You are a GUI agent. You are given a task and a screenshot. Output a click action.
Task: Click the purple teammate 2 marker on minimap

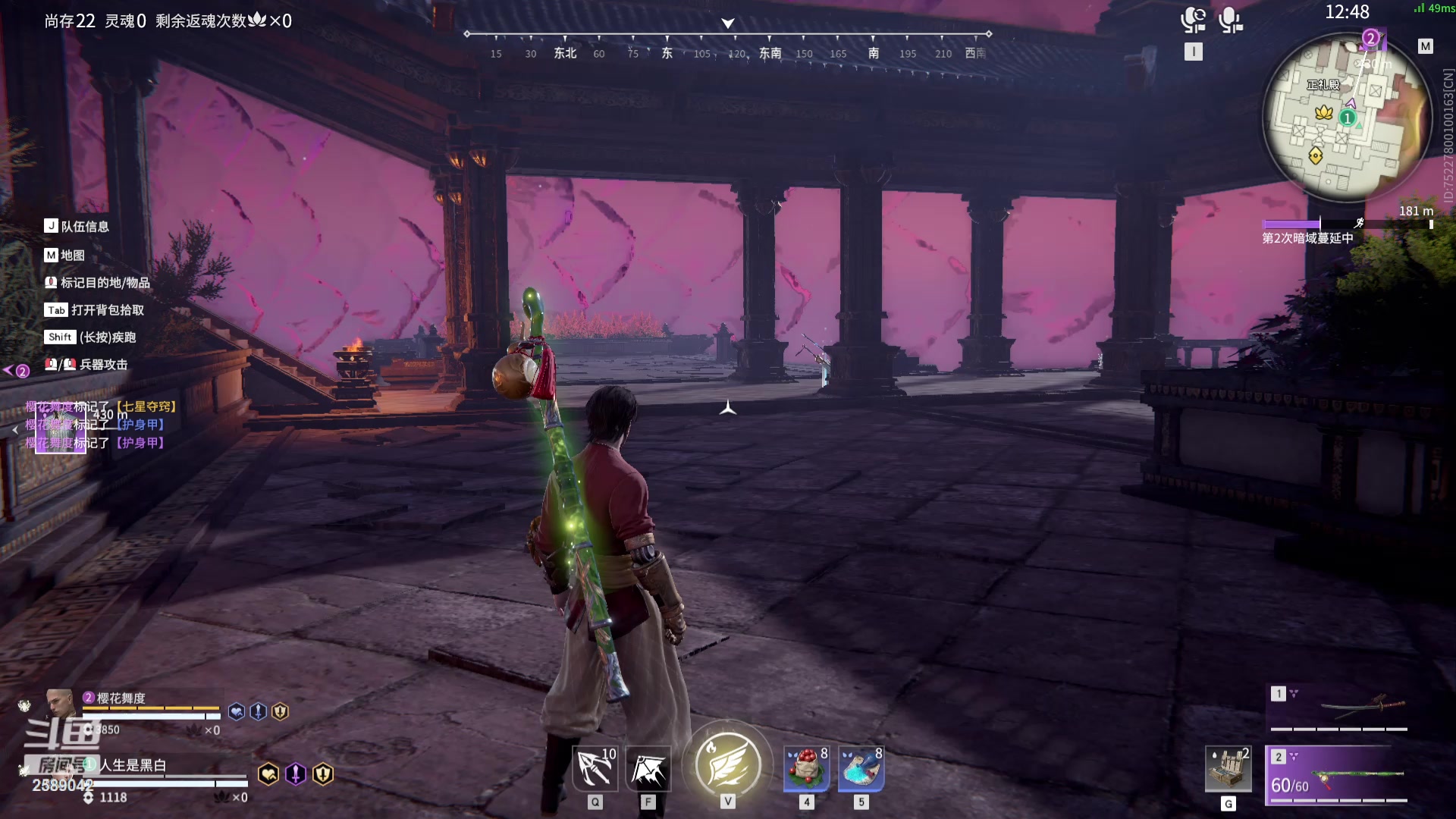pyautogui.click(x=1370, y=38)
